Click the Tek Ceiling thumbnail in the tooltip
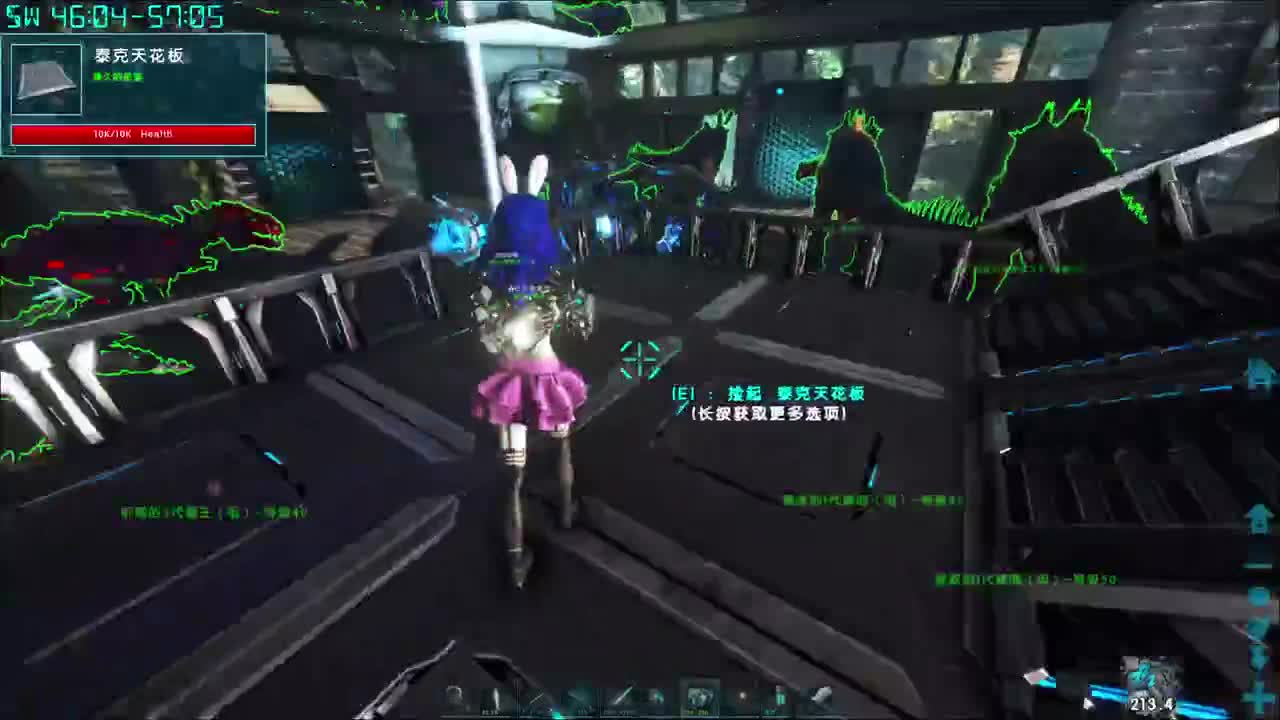Image resolution: width=1280 pixels, height=720 pixels. 45,78
